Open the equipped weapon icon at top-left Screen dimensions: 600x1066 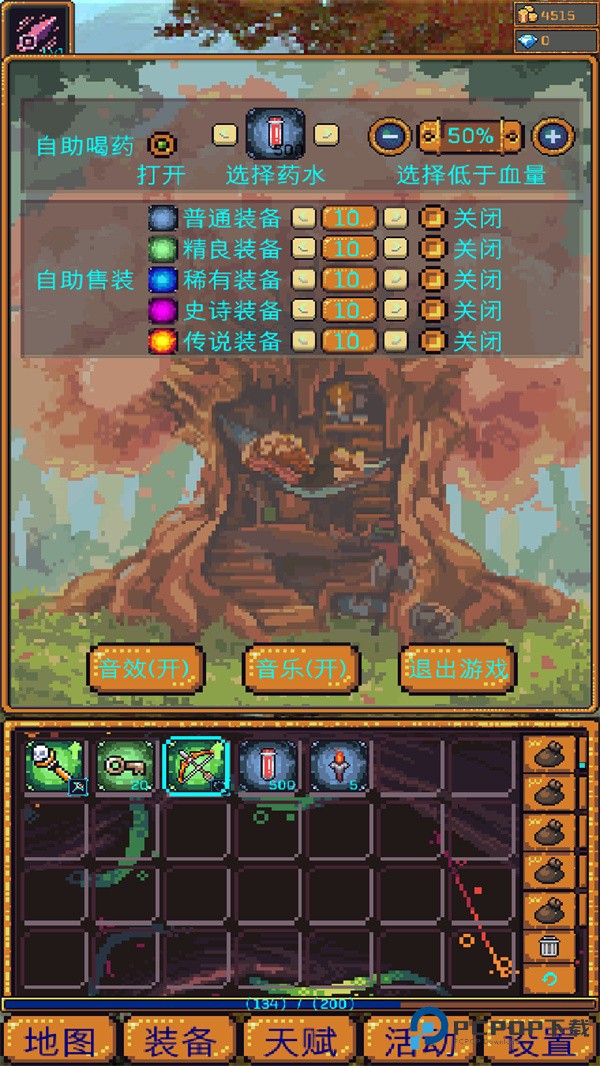[x=40, y=29]
